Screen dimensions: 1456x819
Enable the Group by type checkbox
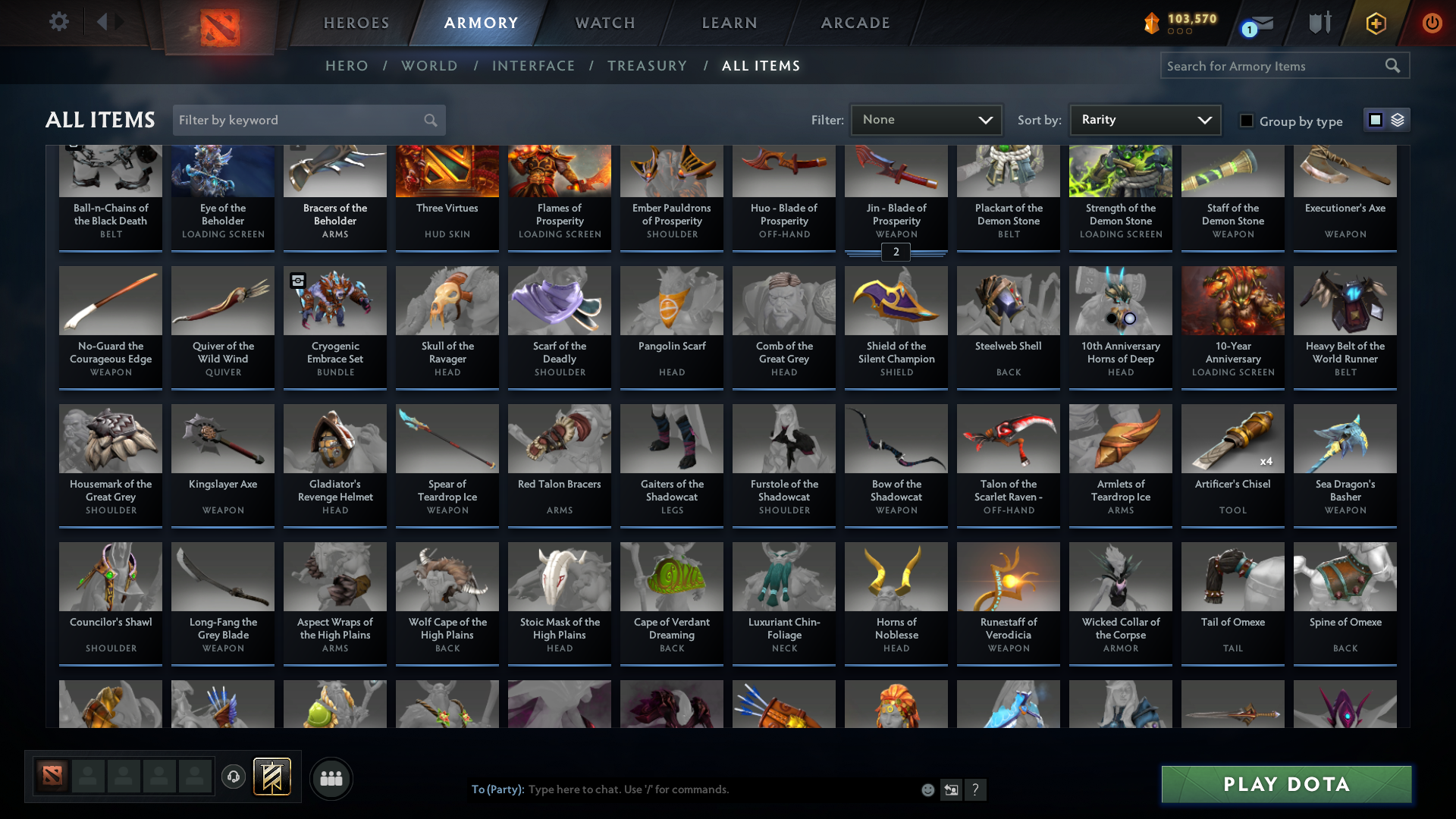(x=1246, y=120)
